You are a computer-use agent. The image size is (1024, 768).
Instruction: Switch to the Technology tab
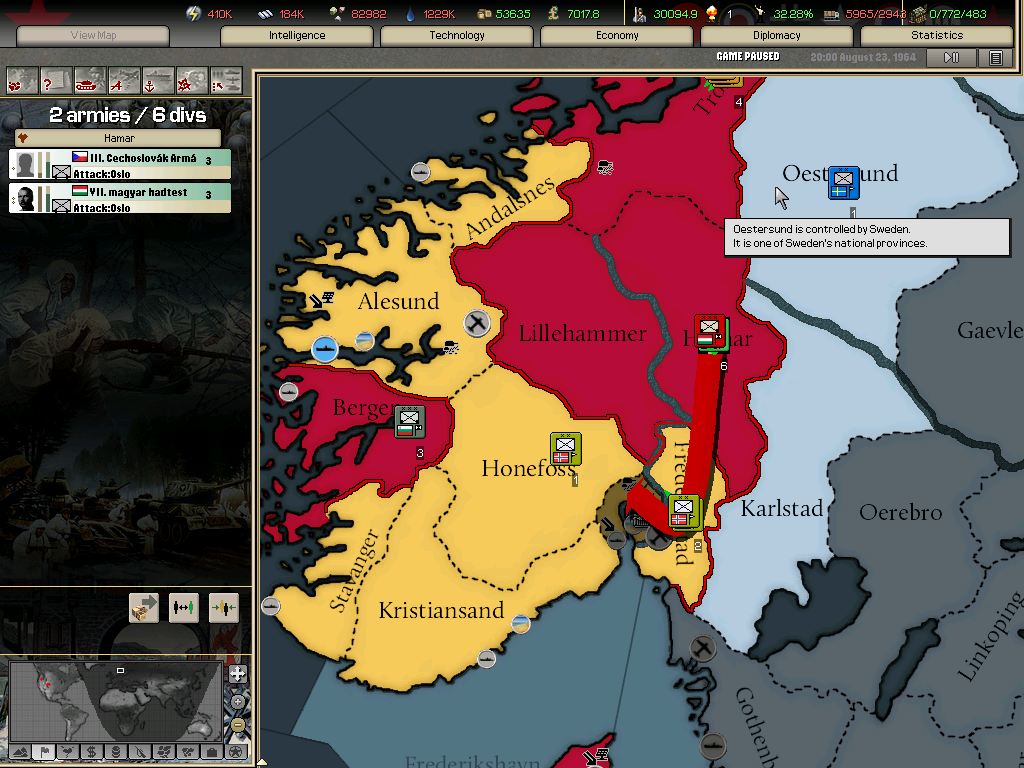(x=457, y=35)
